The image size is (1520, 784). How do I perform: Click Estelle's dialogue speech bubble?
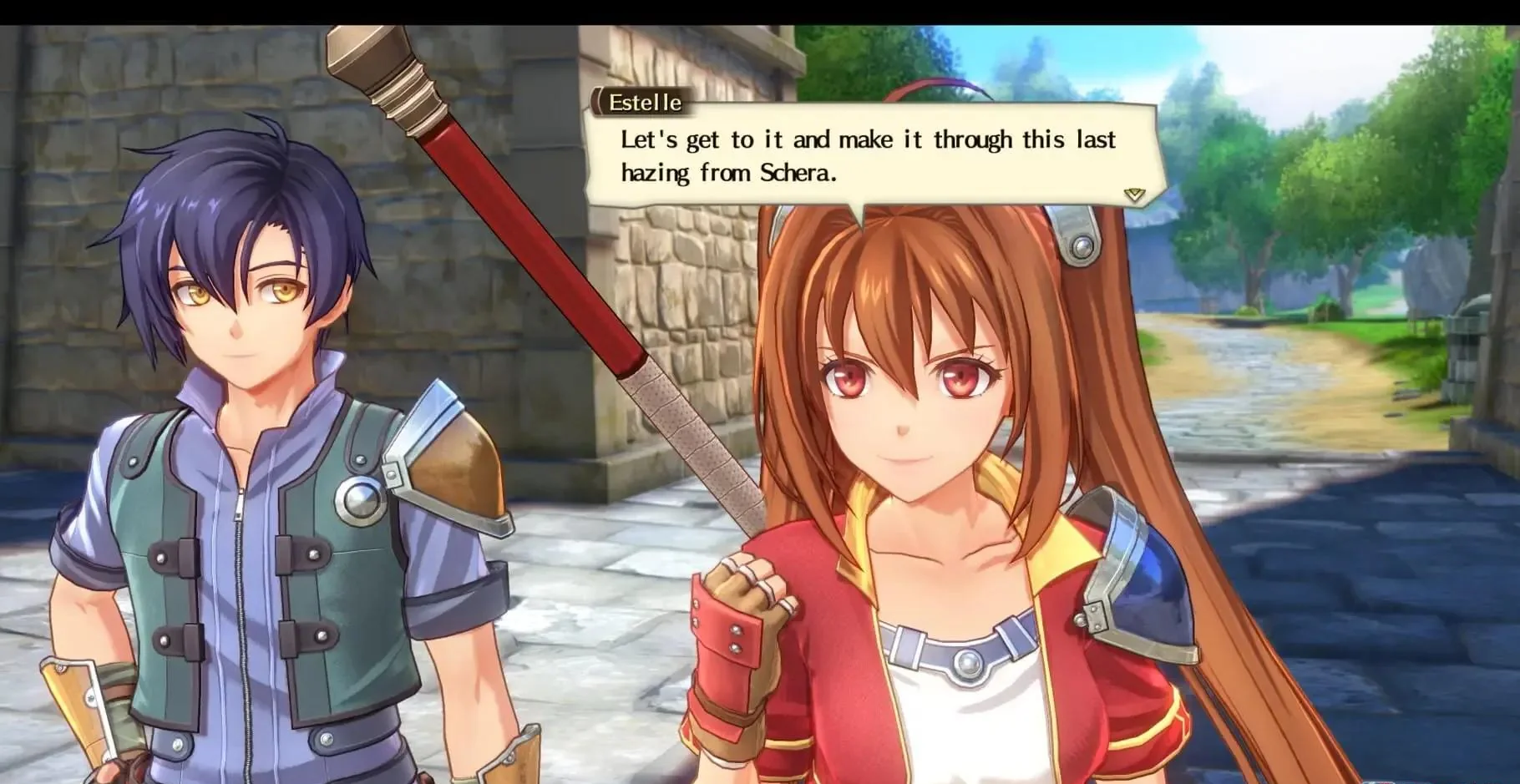pyautogui.click(x=869, y=156)
